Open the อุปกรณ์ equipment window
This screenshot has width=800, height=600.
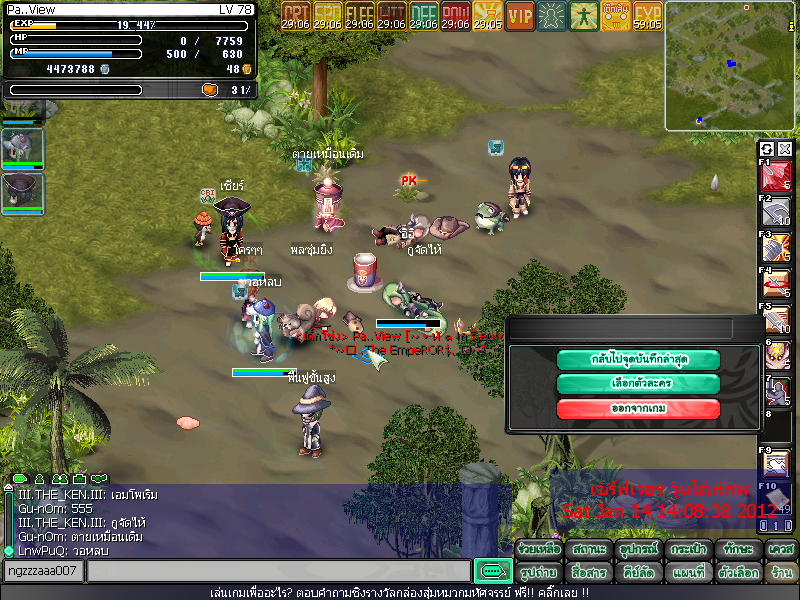coord(638,550)
